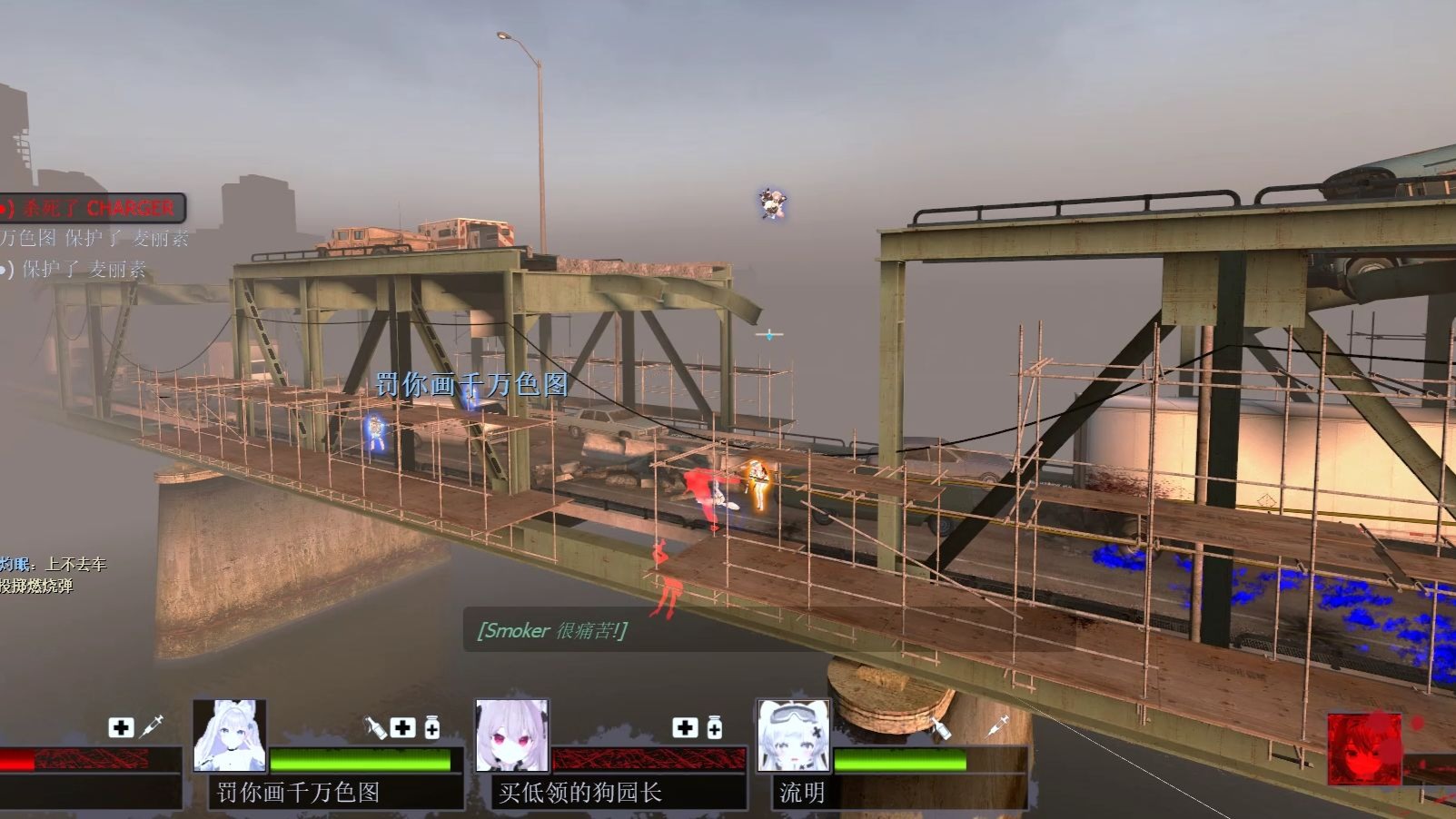Select teammate portrait of 买低领的狗园长
1456x819 pixels.
click(512, 736)
